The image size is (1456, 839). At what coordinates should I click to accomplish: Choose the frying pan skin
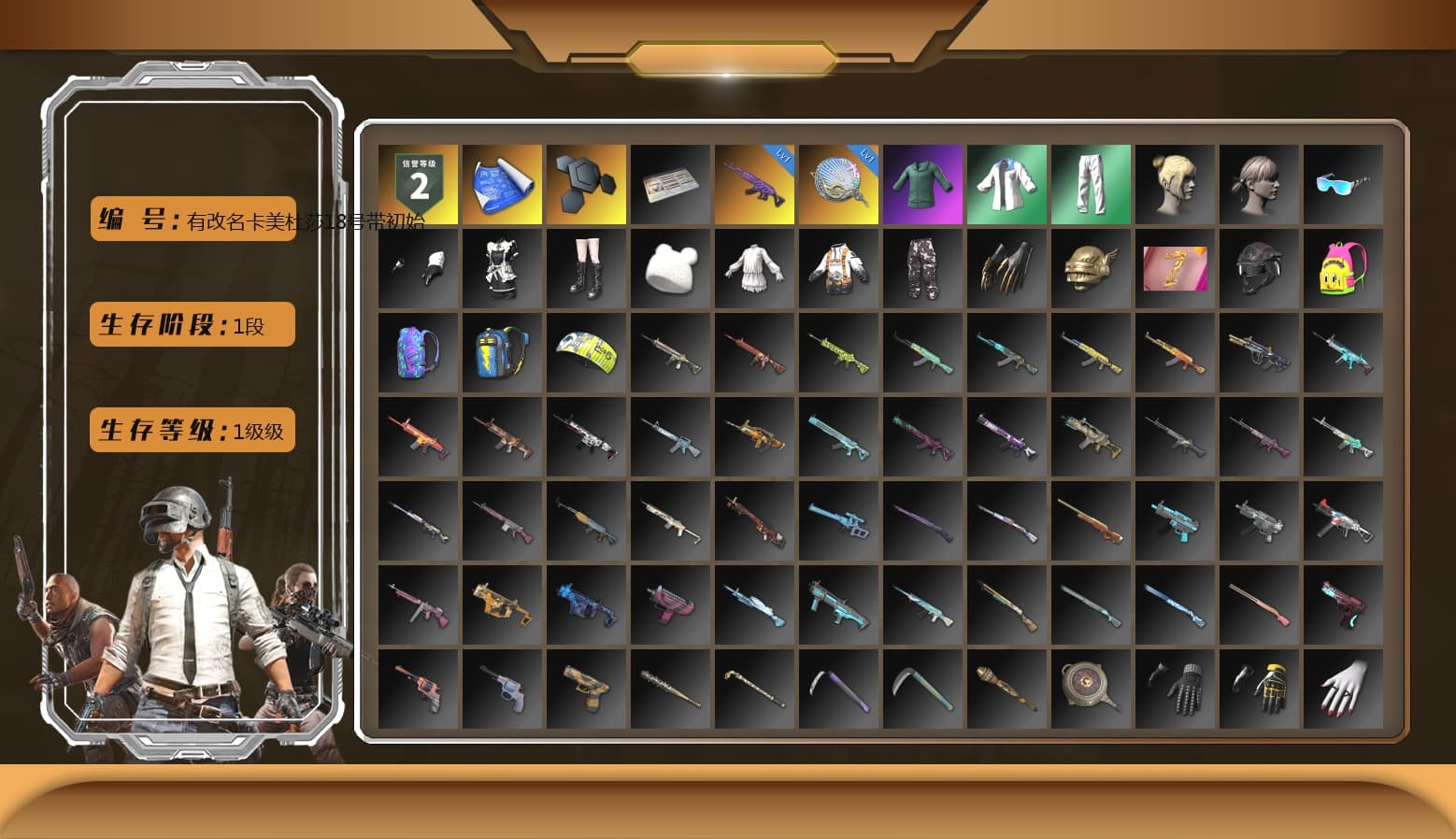pyautogui.click(x=1091, y=689)
